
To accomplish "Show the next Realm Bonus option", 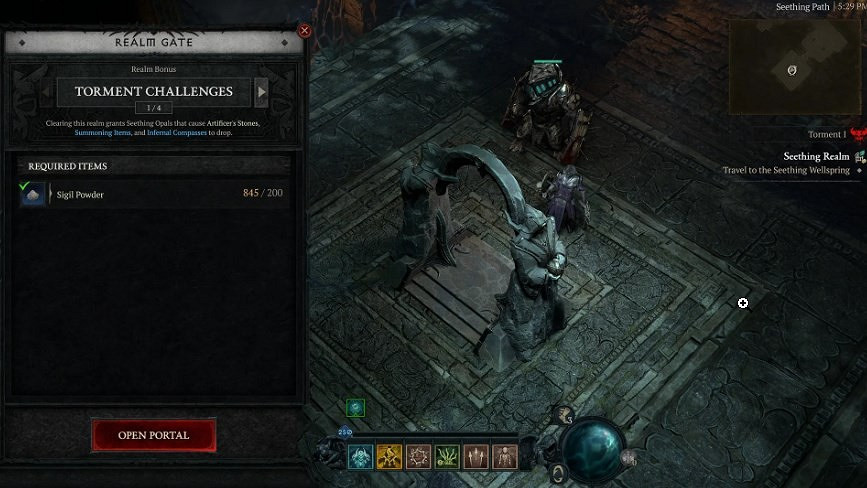I will coord(262,92).
